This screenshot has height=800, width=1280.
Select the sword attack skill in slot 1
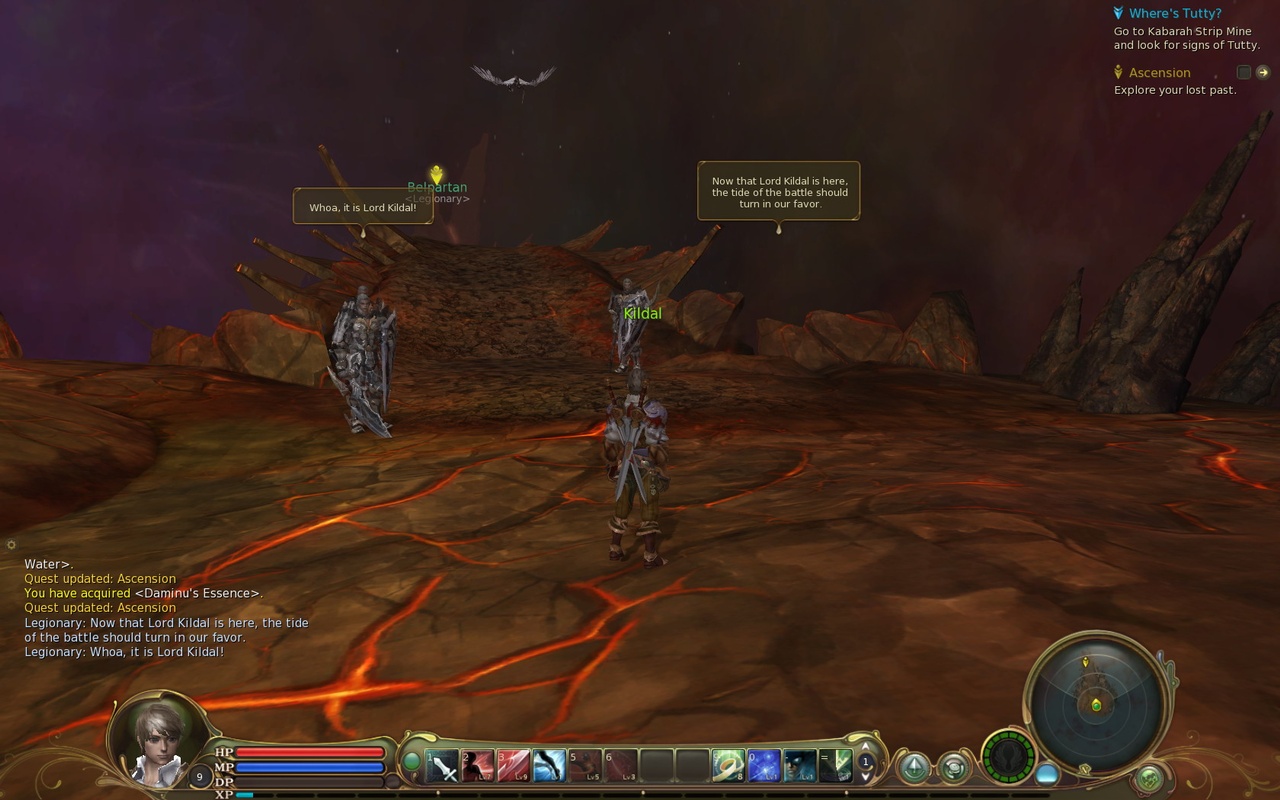tap(443, 766)
